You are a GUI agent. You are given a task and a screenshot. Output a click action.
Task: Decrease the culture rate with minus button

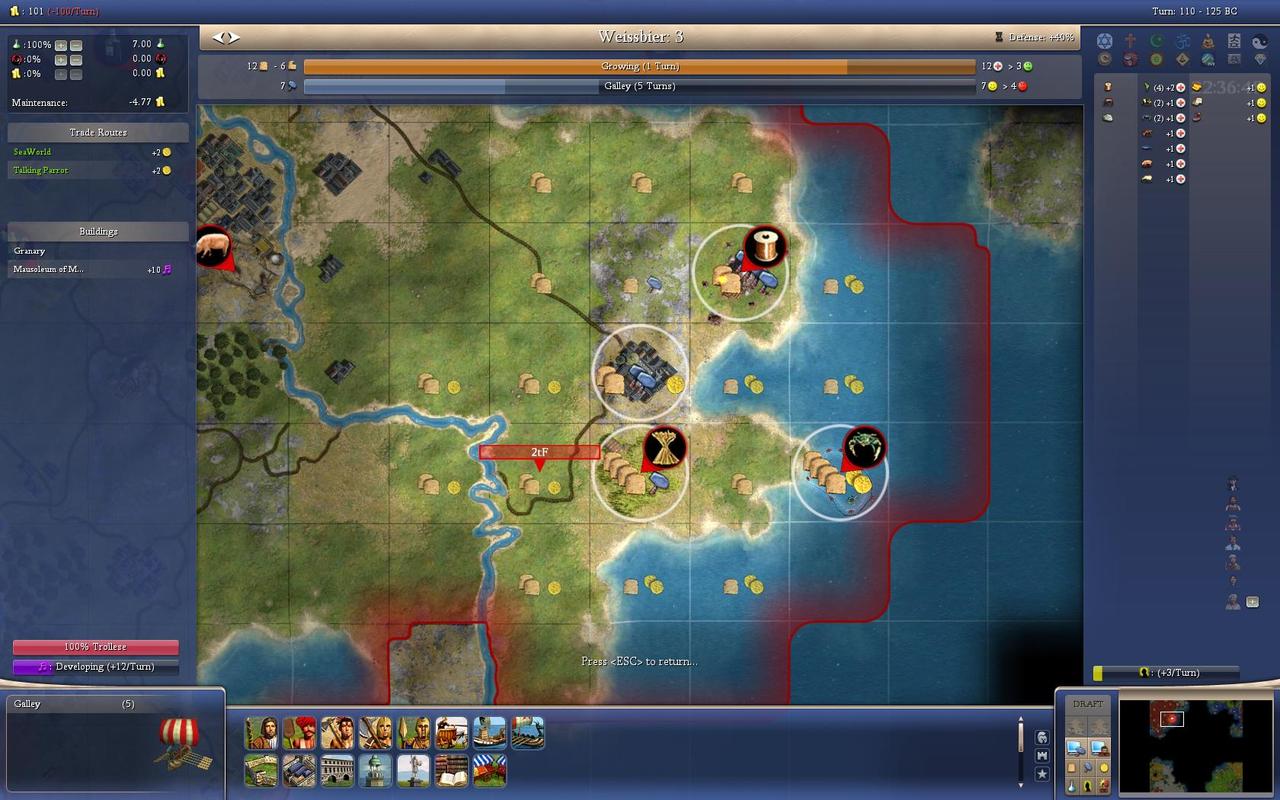tap(76, 73)
